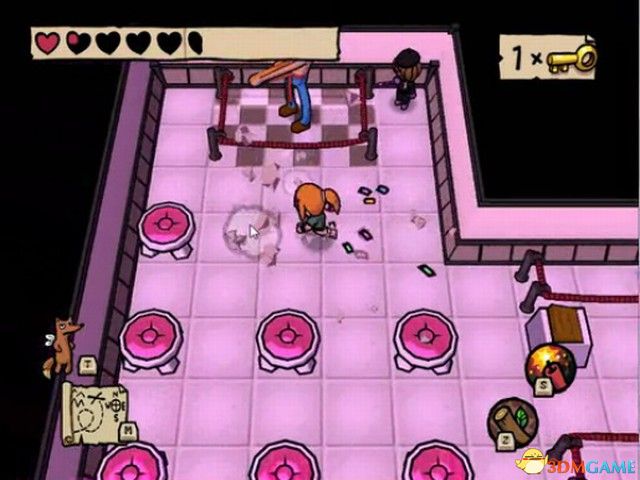Open the treasure map scroll
This screenshot has width=640, height=480.
(x=95, y=410)
